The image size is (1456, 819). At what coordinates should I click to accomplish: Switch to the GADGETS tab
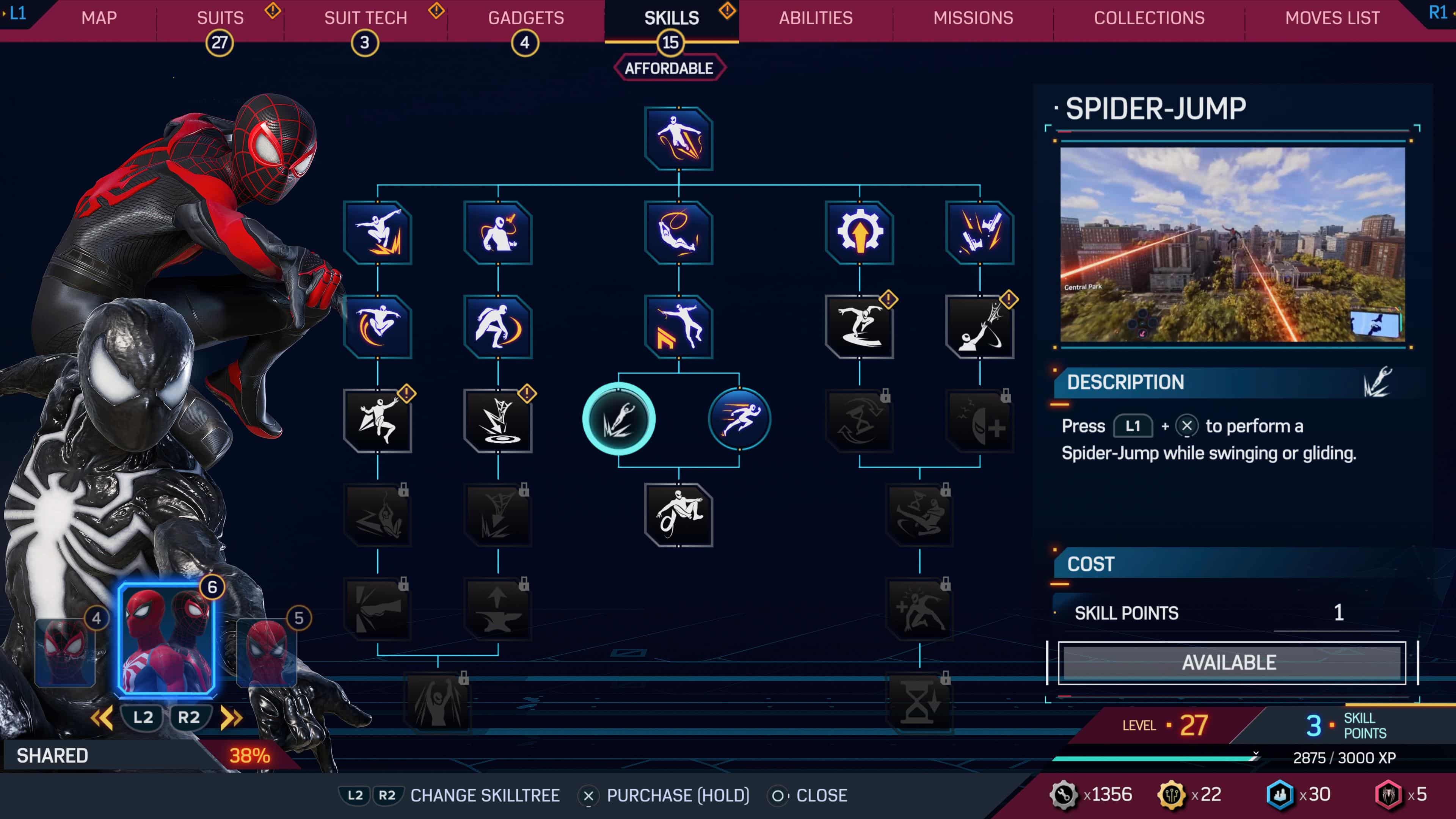[526, 17]
